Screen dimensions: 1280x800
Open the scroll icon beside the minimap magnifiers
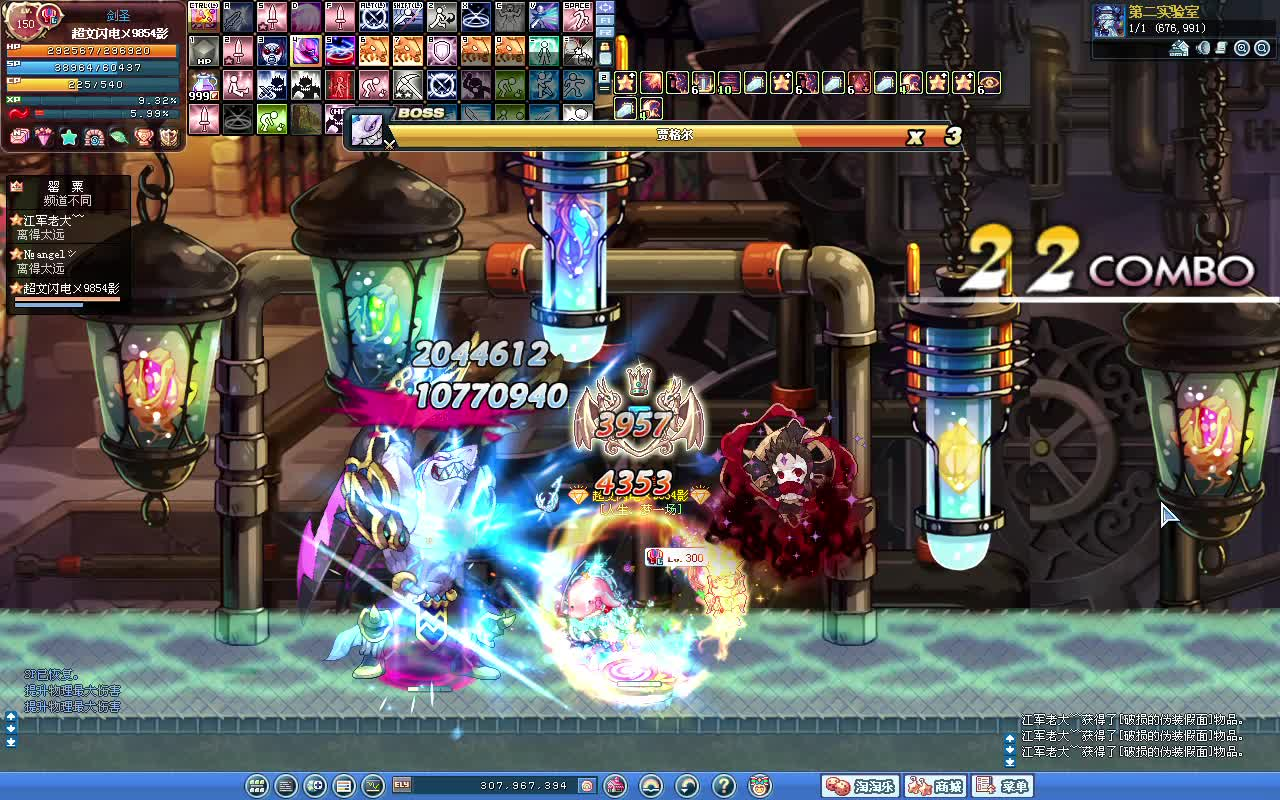point(1221,48)
